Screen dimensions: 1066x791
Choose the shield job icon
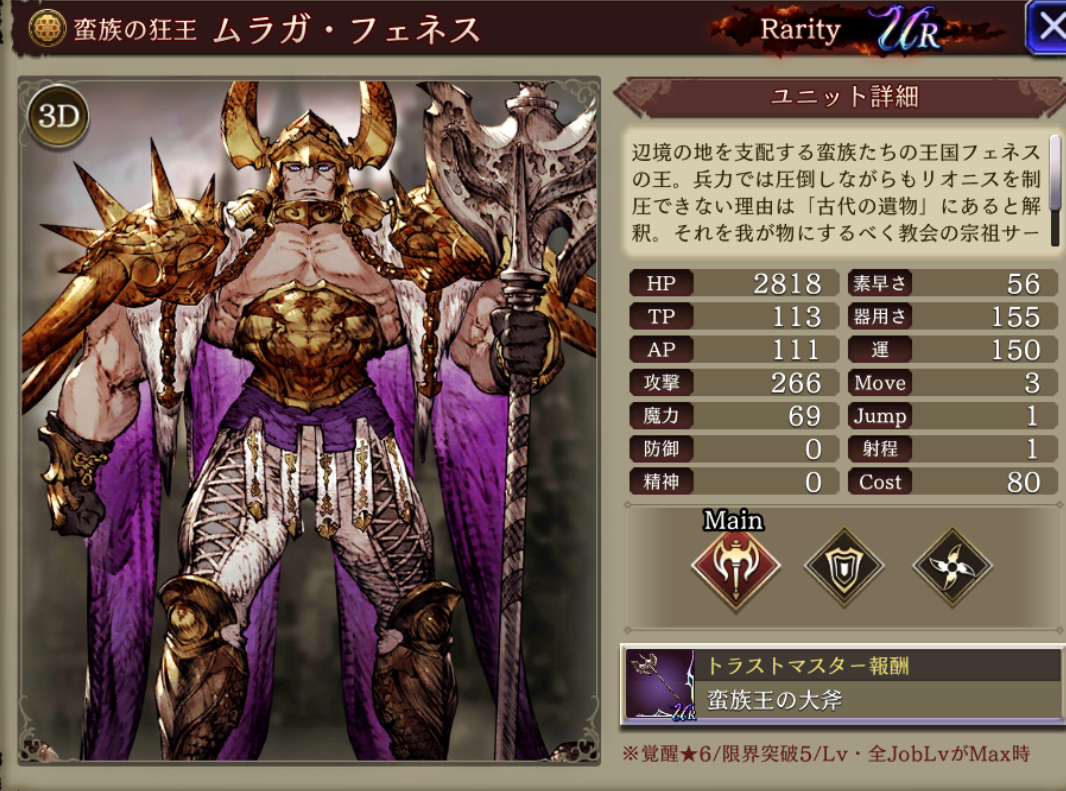click(x=844, y=567)
